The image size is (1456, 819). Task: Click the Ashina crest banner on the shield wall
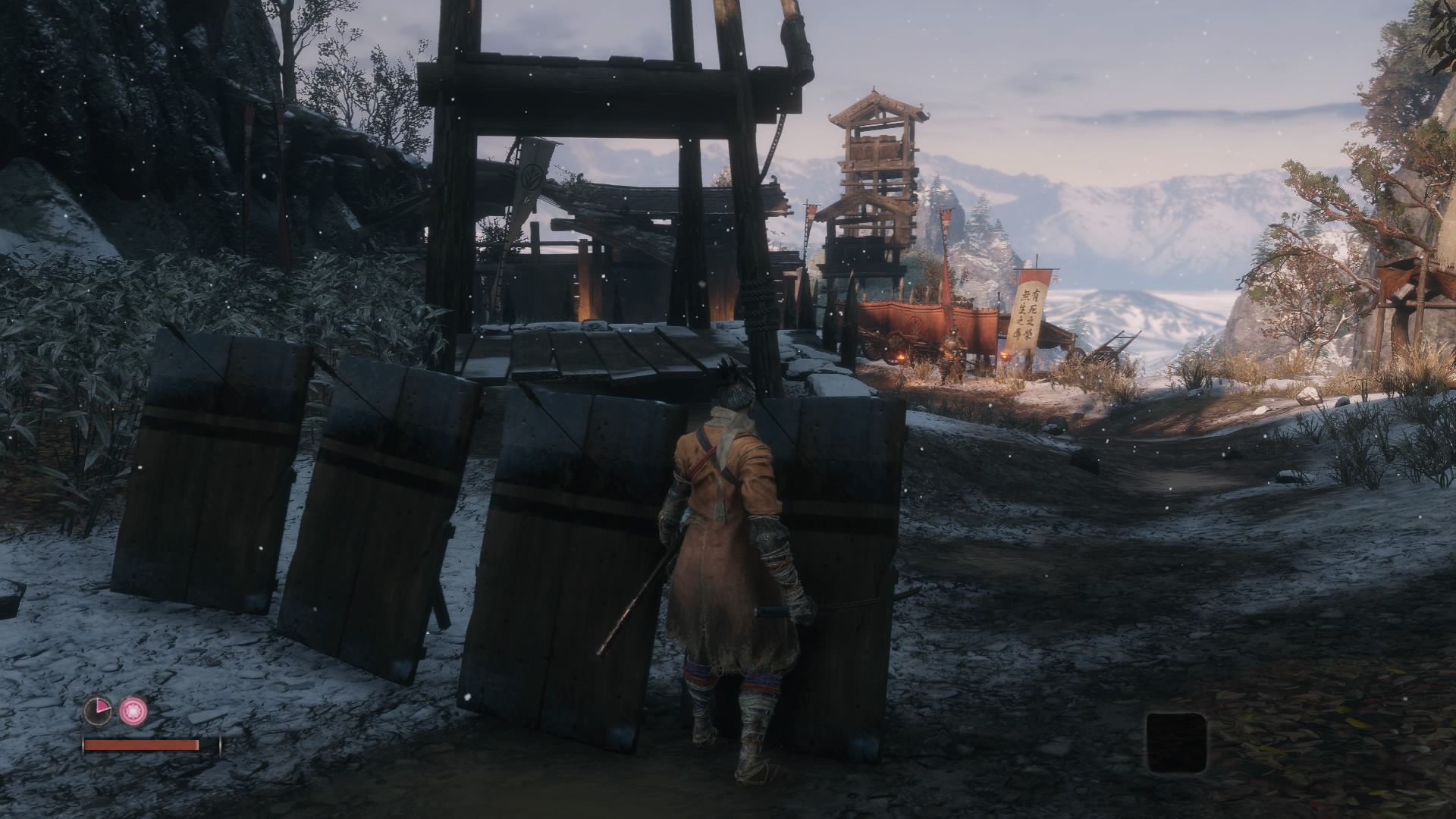531,176
